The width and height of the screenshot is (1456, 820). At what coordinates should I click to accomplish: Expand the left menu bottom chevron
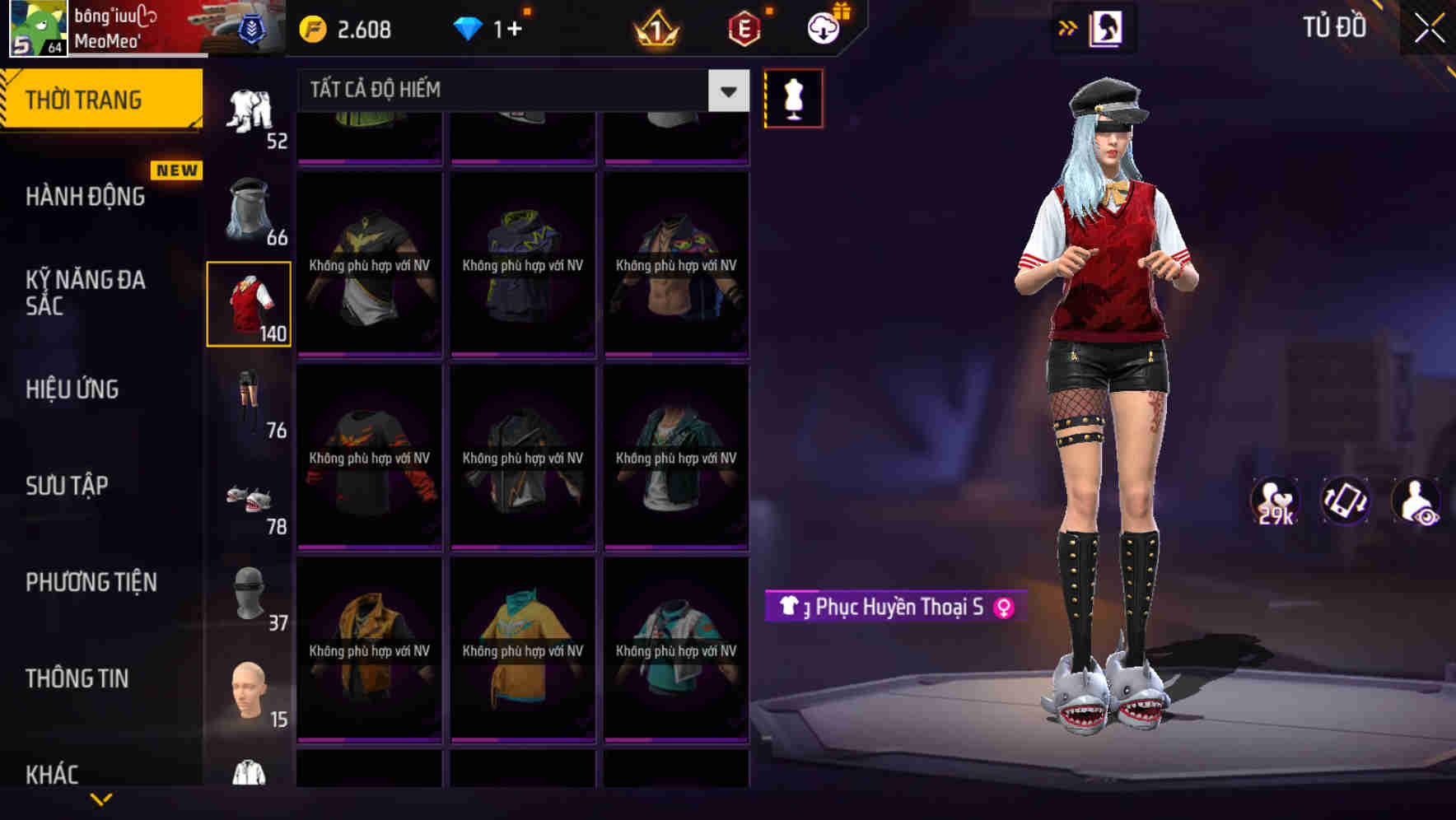point(104,797)
